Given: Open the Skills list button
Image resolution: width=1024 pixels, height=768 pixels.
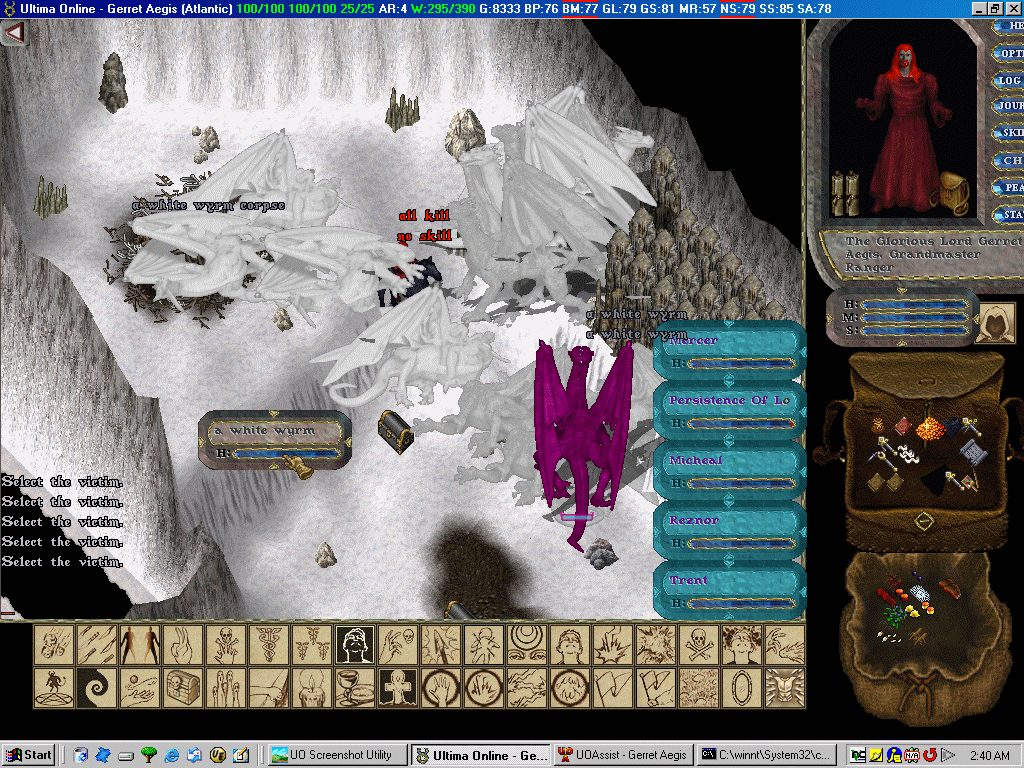Looking at the screenshot, I should tap(1010, 133).
